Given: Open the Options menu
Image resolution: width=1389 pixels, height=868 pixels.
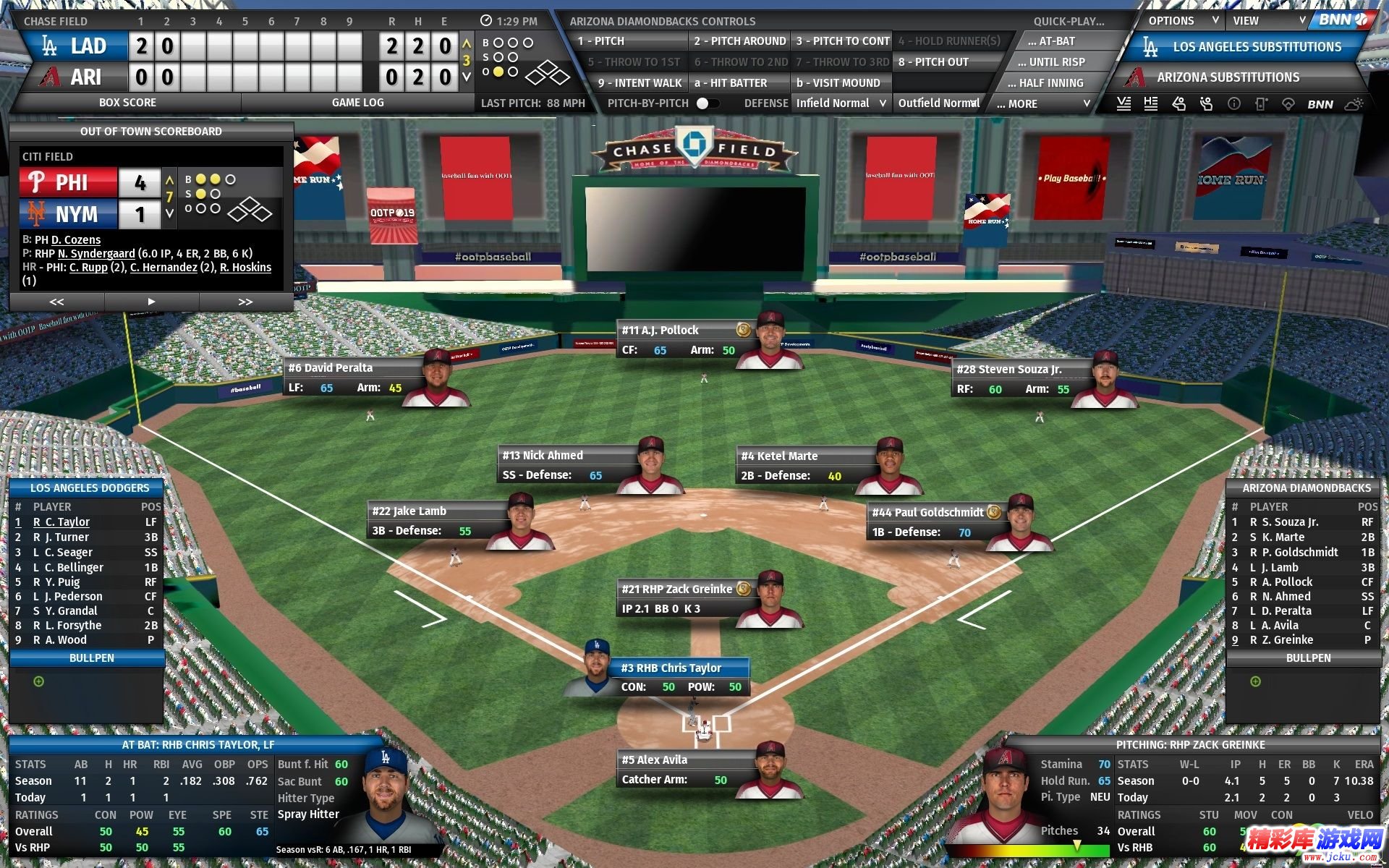Looking at the screenshot, I should point(1178,21).
